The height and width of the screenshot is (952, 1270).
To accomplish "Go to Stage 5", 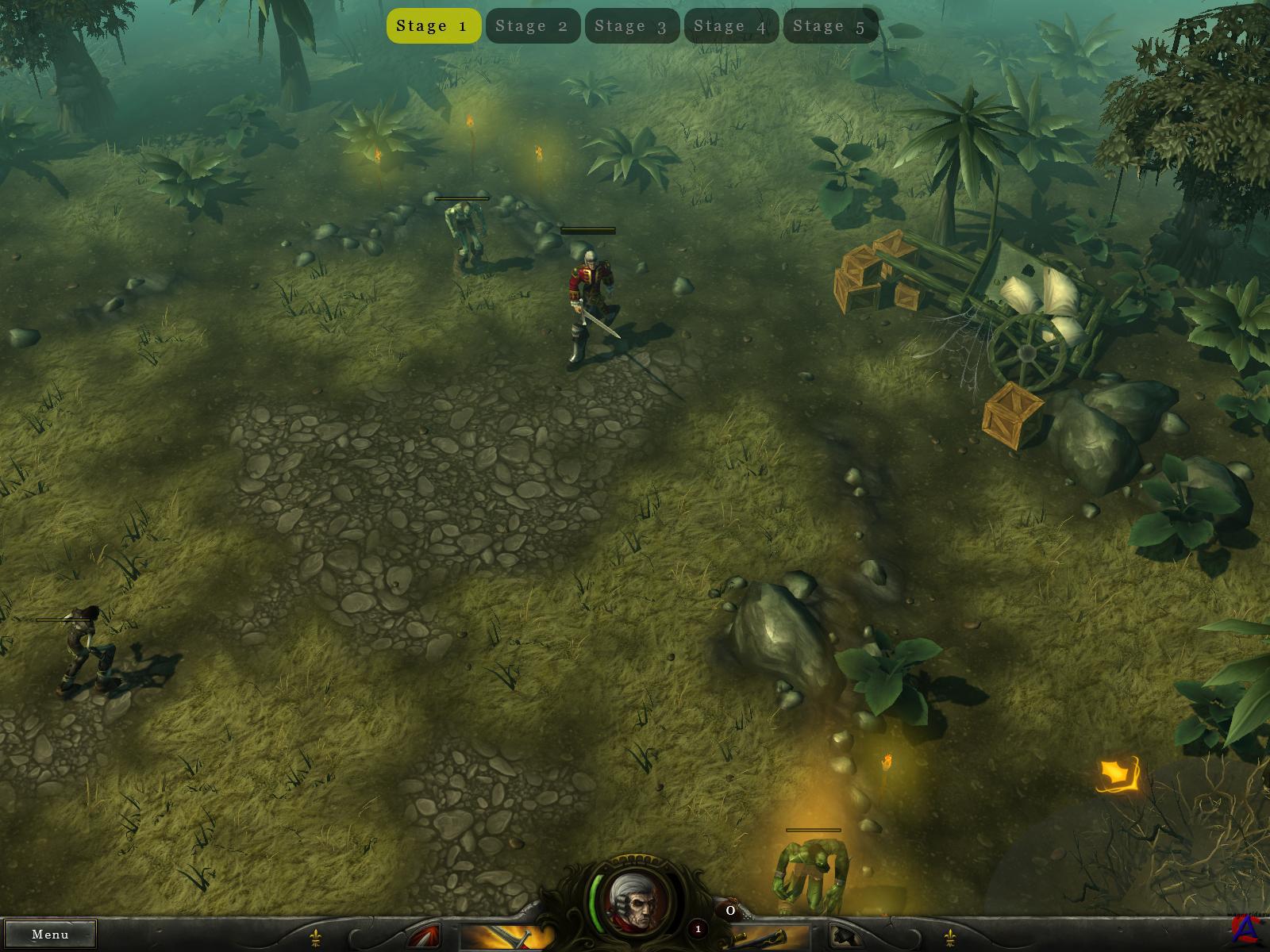I will point(830,26).
